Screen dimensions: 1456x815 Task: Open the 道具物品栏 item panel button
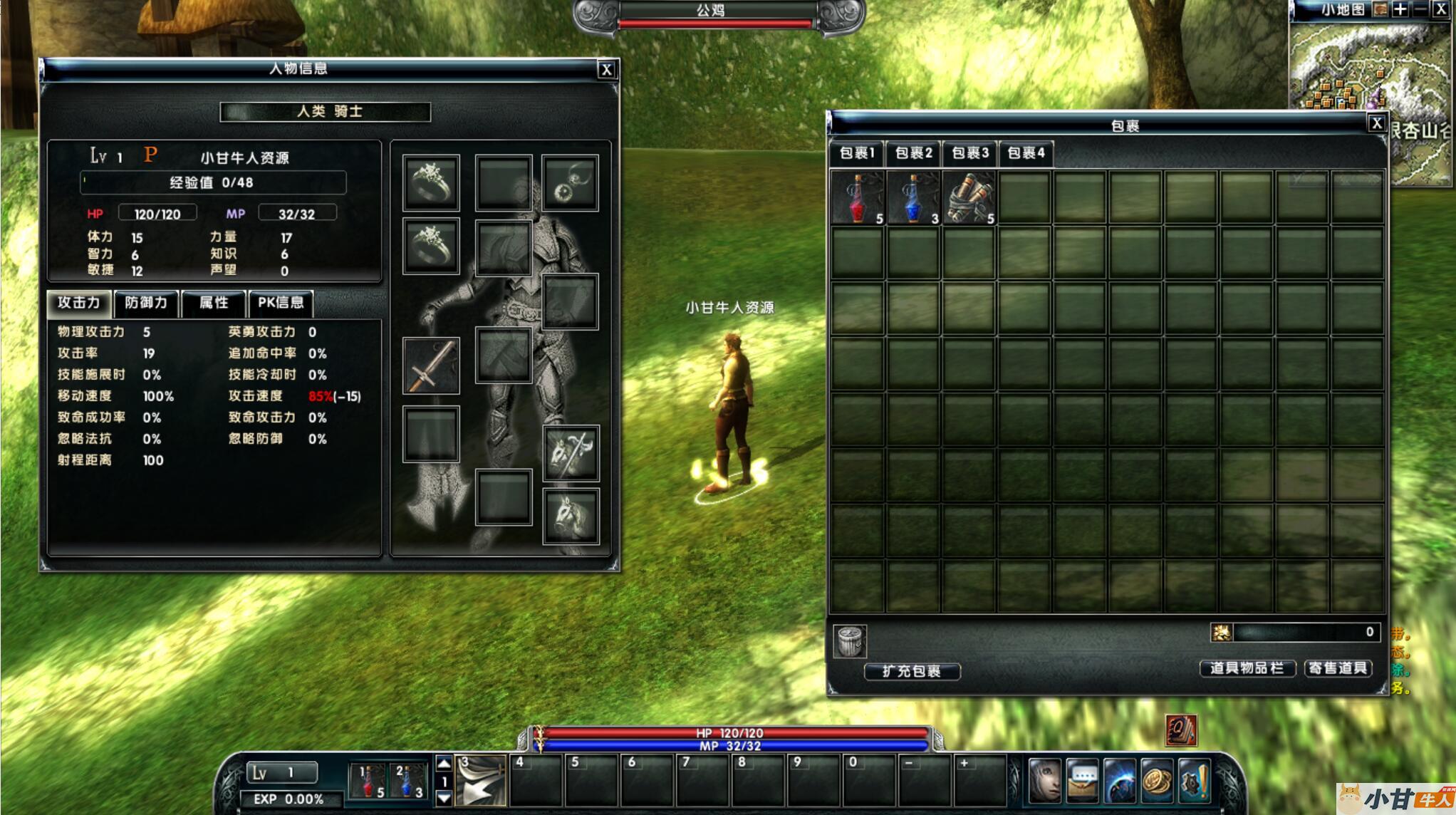click(1247, 668)
